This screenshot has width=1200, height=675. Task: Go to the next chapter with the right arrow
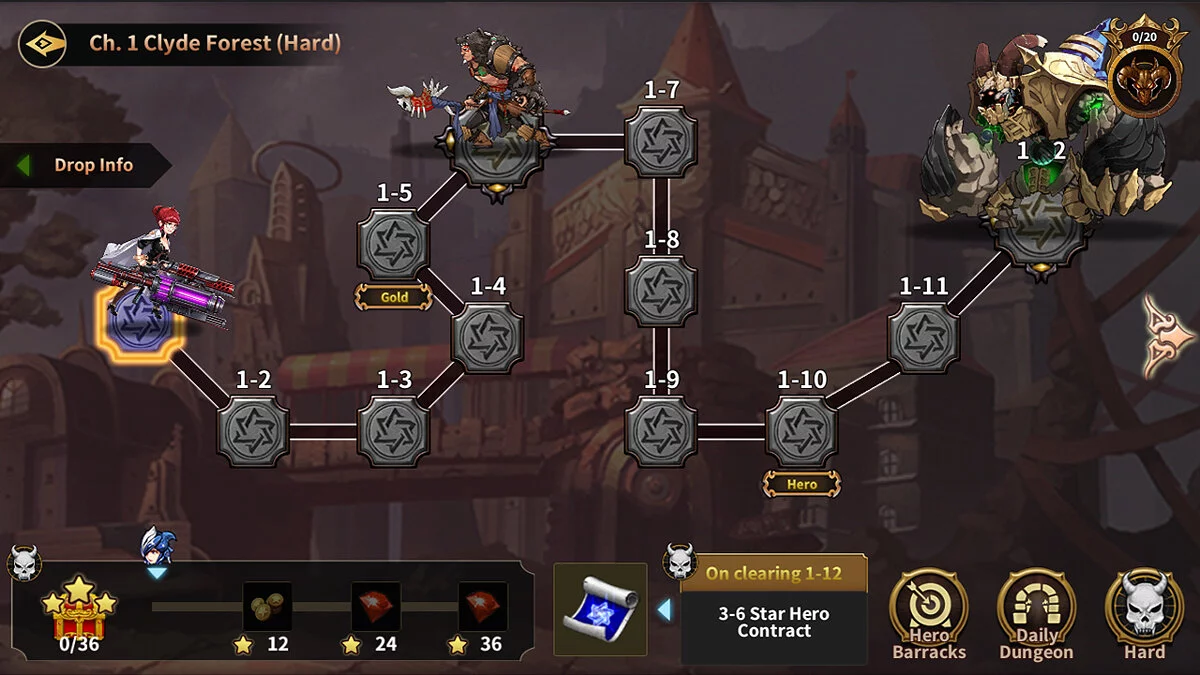(1168, 336)
